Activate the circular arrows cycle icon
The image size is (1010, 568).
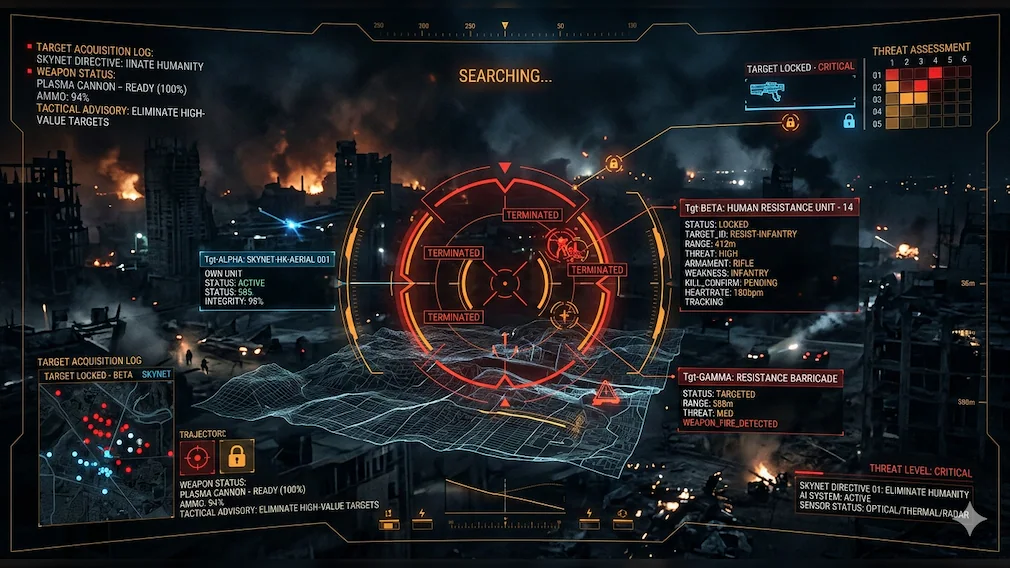622,514
